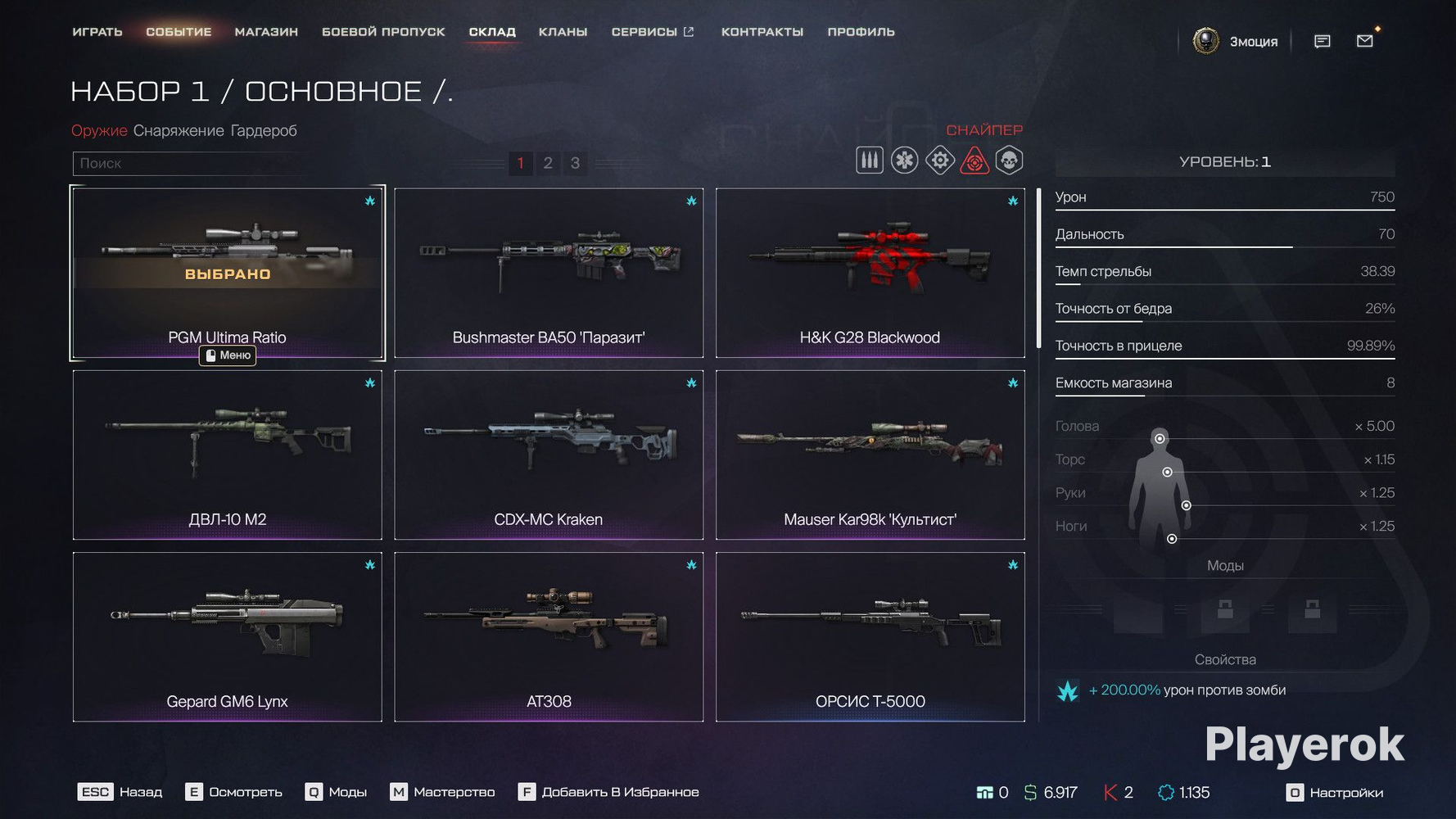Open the mail envelope icon

(1364, 41)
